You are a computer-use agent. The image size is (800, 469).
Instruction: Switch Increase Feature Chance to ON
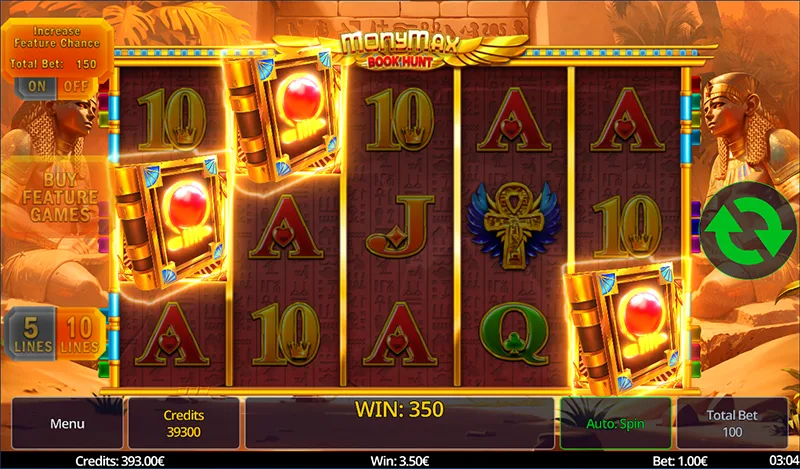point(37,87)
